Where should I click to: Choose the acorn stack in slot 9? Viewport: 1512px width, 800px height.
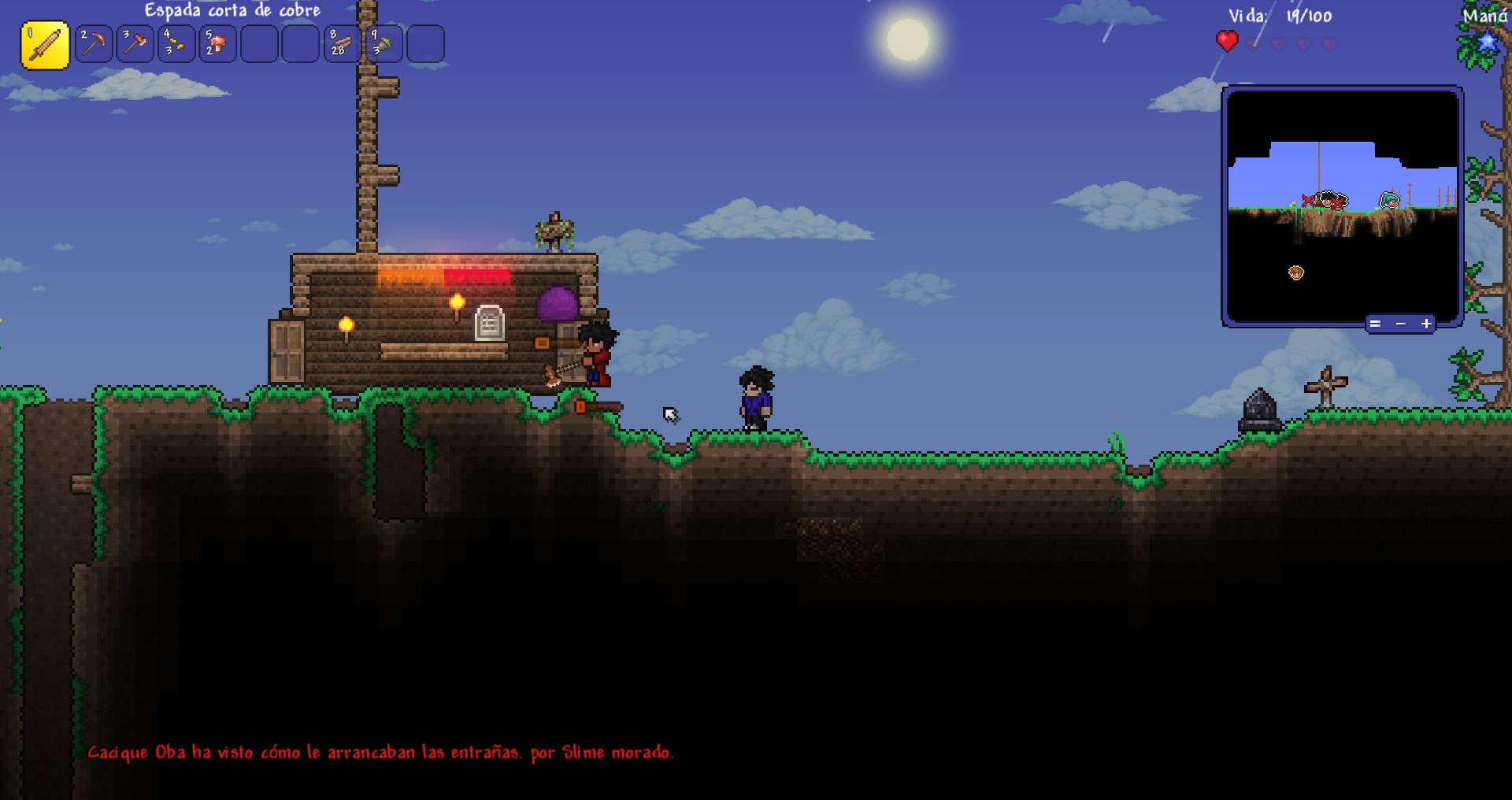point(384,44)
